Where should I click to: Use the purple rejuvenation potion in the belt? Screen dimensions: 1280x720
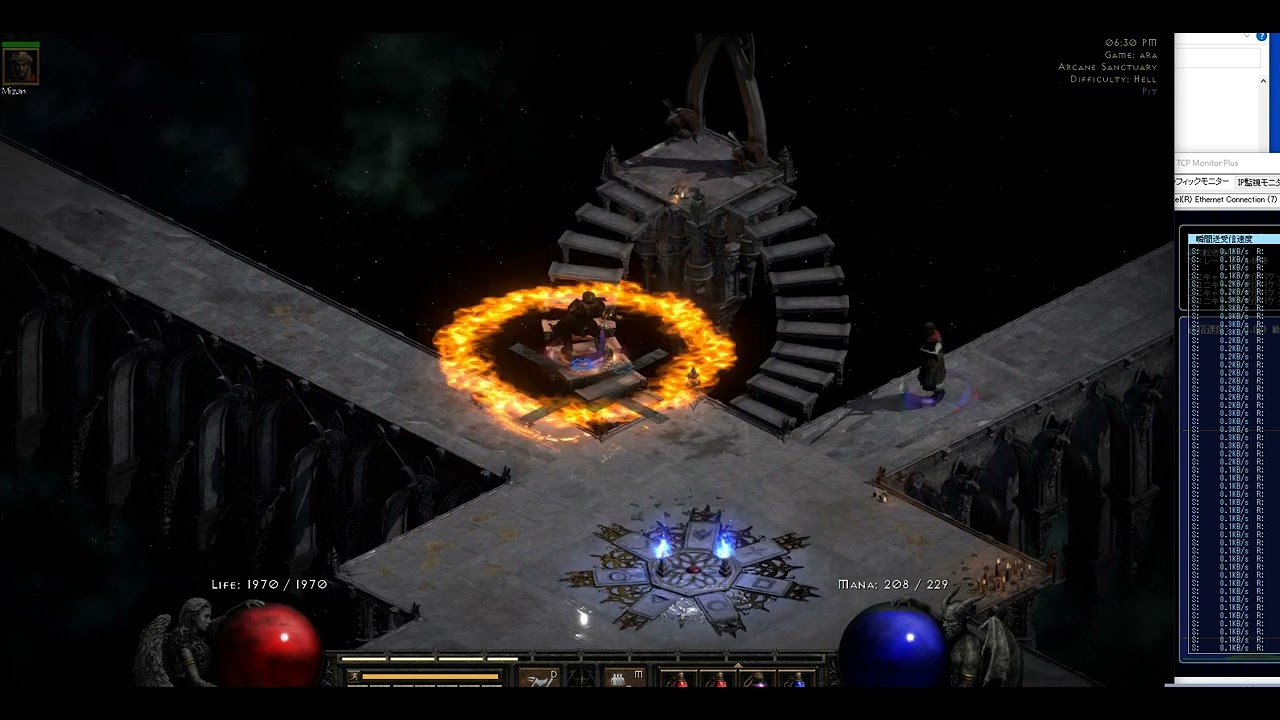tap(757, 680)
